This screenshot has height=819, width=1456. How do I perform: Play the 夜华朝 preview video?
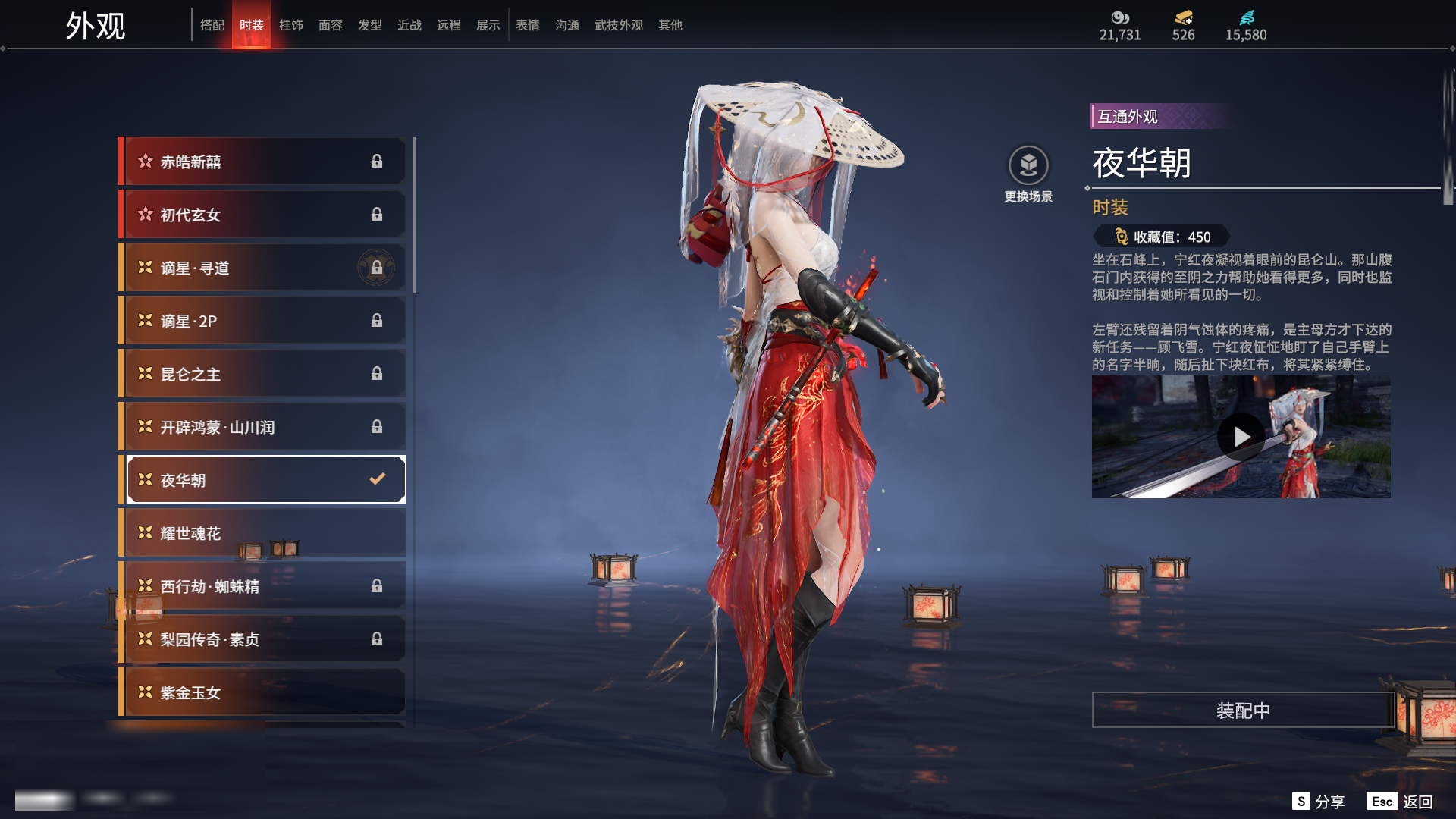click(1241, 437)
